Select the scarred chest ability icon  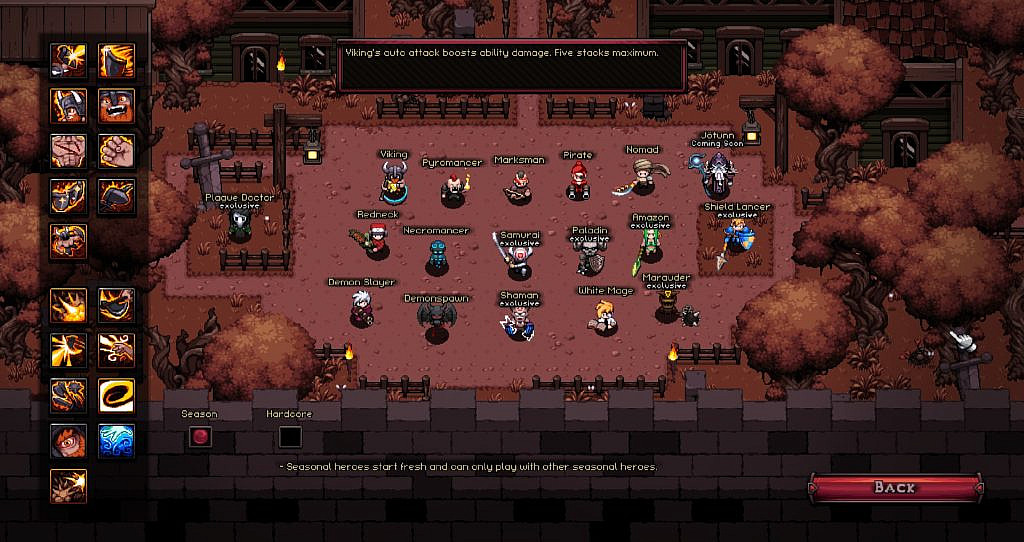tap(68, 151)
